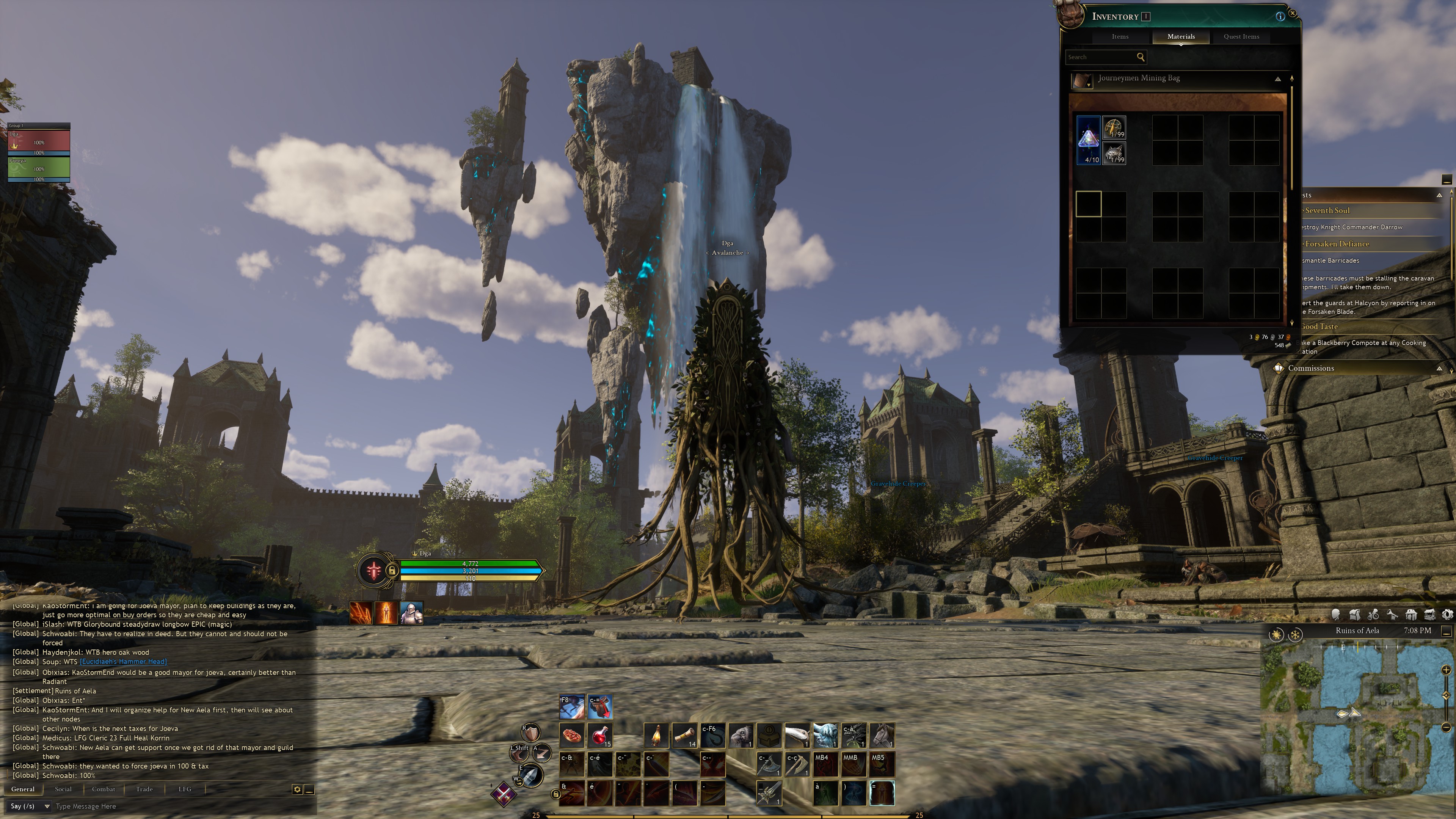
Task: Switch chat to the Trade tab
Action: pos(144,789)
